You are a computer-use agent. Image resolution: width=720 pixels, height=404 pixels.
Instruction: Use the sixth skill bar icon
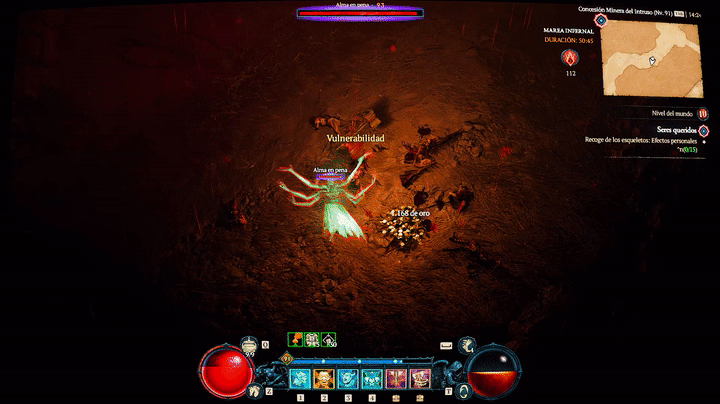click(x=420, y=379)
